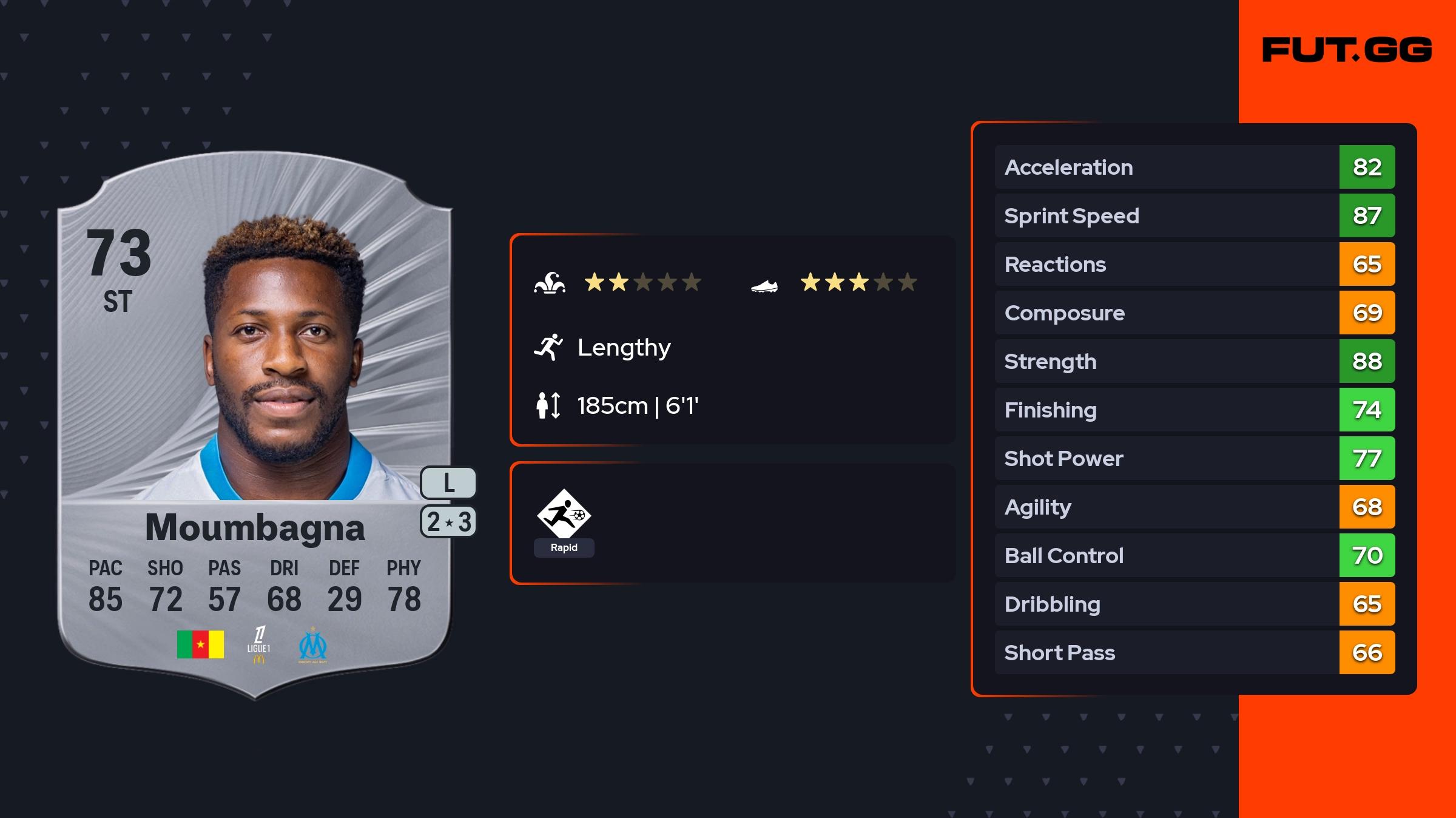Open the FUT.GG logo
This screenshot has width=1456, height=818.
pyautogui.click(x=1347, y=50)
